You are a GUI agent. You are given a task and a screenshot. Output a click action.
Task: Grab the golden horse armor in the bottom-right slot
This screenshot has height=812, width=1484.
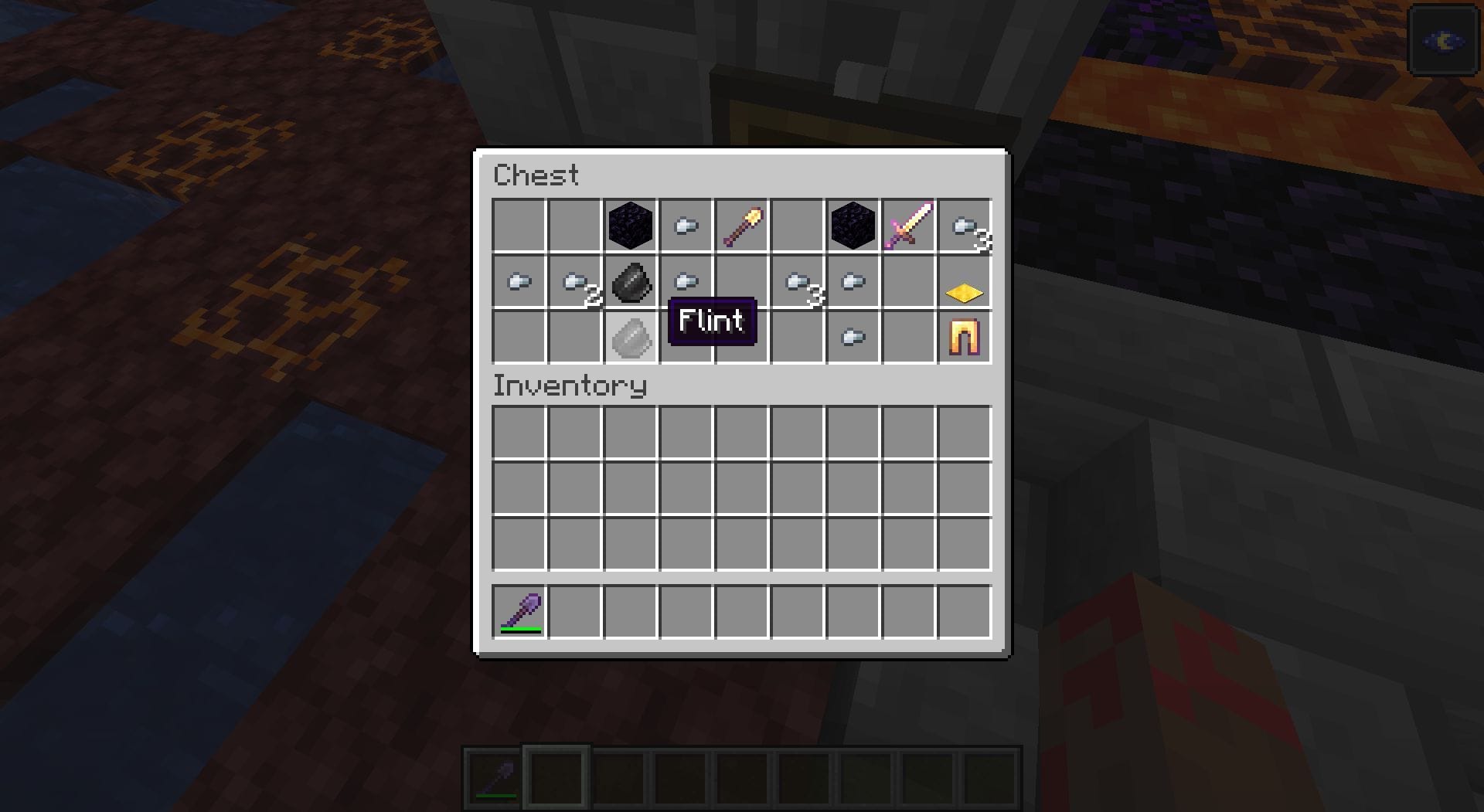point(964,336)
